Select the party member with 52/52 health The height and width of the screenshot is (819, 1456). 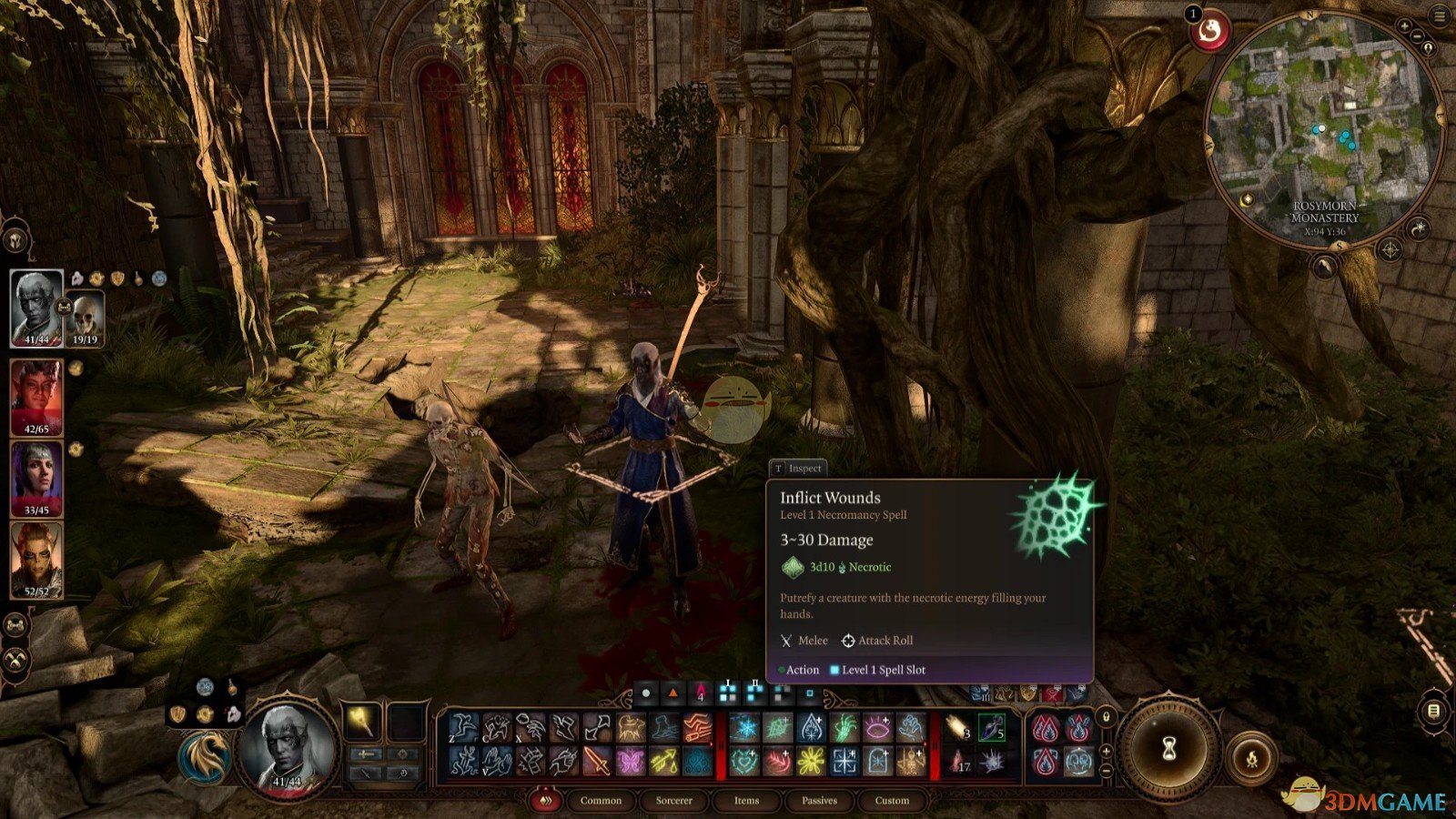coord(36,559)
